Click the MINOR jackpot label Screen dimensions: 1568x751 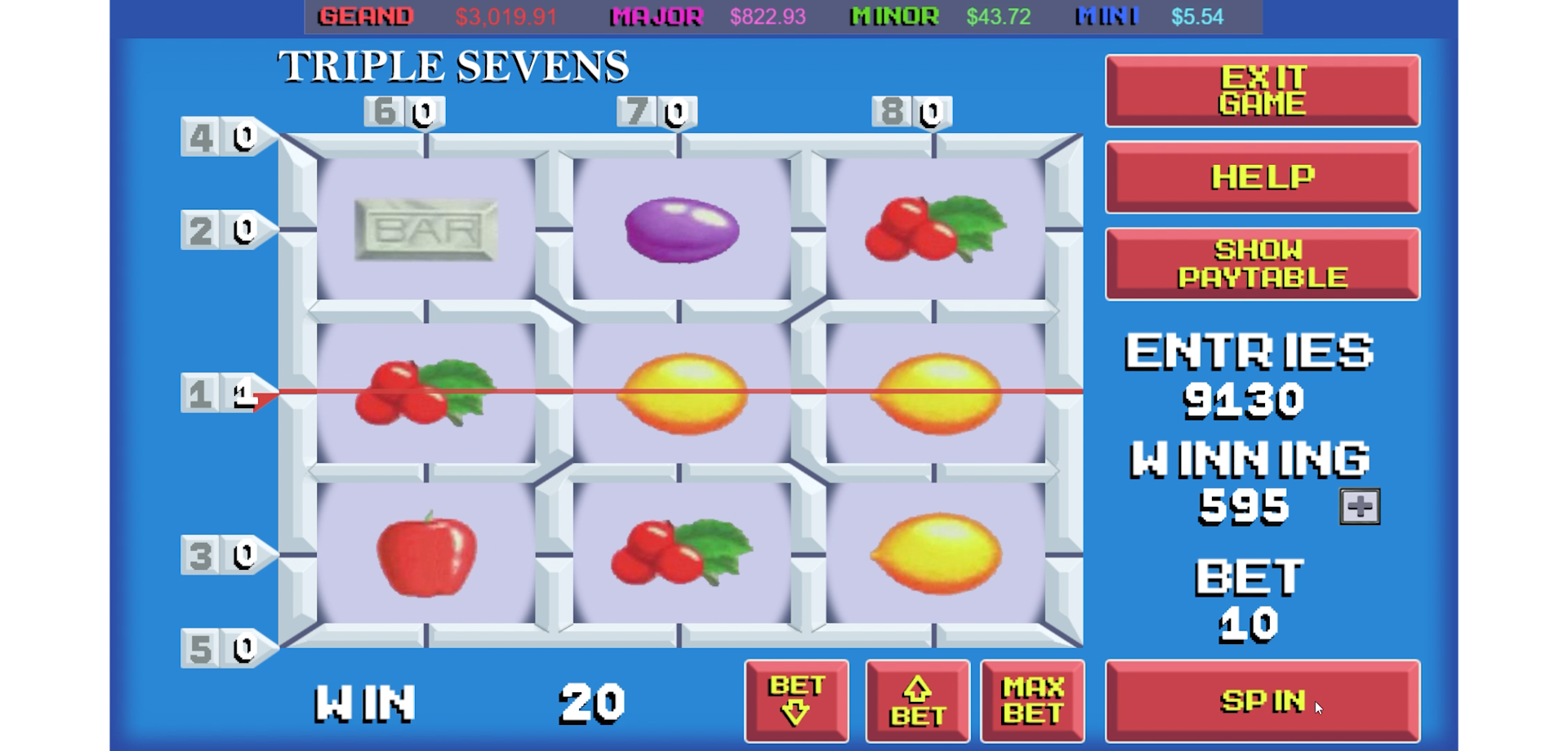(x=893, y=16)
